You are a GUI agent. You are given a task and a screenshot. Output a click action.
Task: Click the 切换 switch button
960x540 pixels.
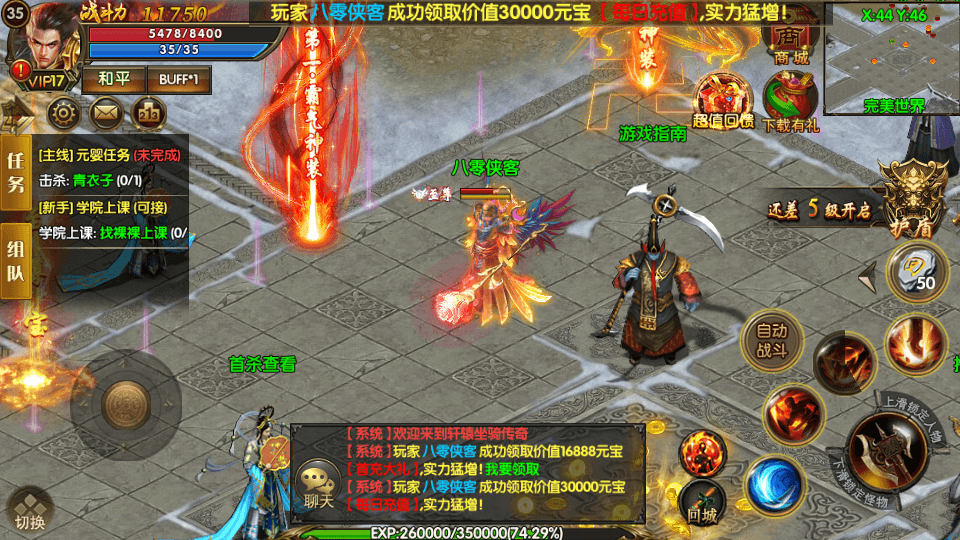tap(29, 508)
